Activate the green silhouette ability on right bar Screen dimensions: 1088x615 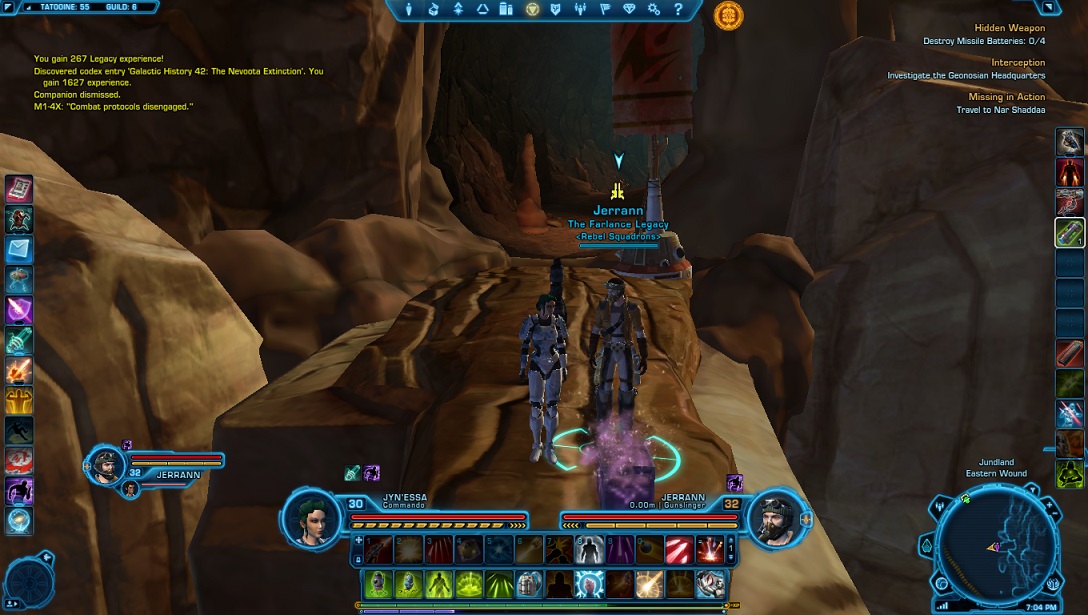point(1069,474)
